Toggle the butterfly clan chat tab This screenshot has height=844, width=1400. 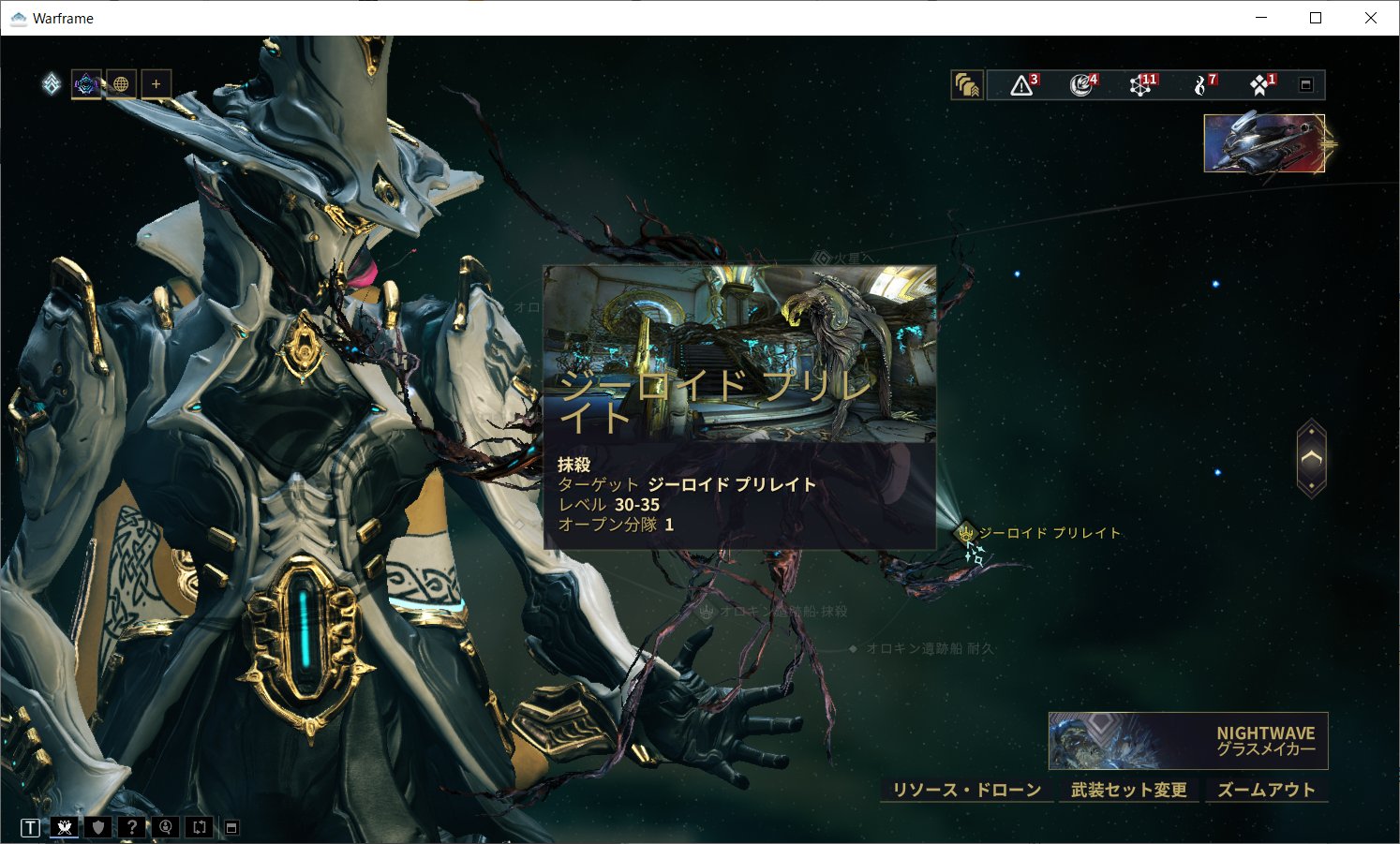pyautogui.click(x=64, y=827)
